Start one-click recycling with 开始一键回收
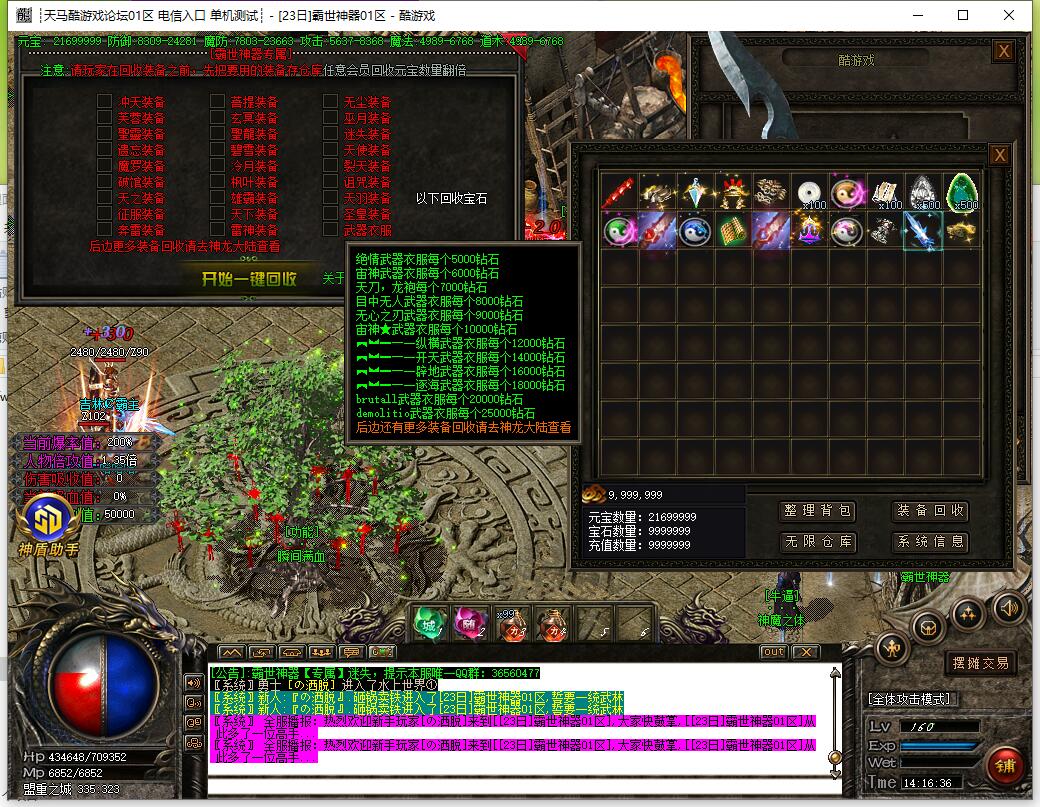This screenshot has width=1040, height=807. (249, 279)
